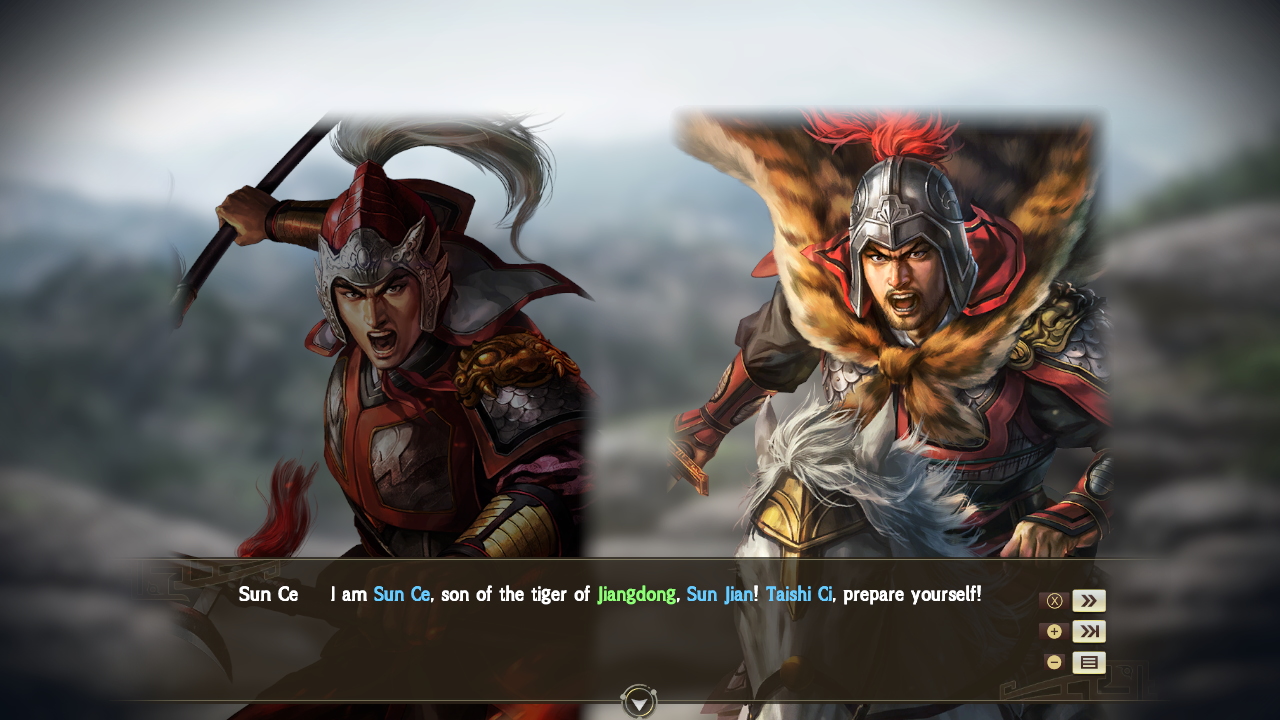Click the Sun Ce speaker nameplate
The width and height of the screenshot is (1280, 720).
(270, 594)
